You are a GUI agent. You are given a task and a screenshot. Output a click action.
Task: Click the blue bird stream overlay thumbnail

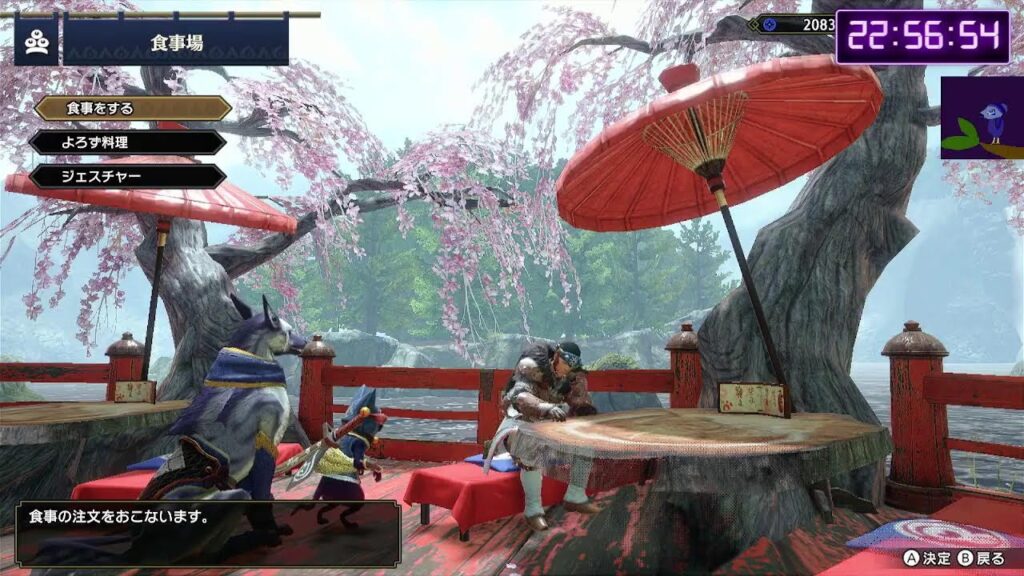point(981,117)
